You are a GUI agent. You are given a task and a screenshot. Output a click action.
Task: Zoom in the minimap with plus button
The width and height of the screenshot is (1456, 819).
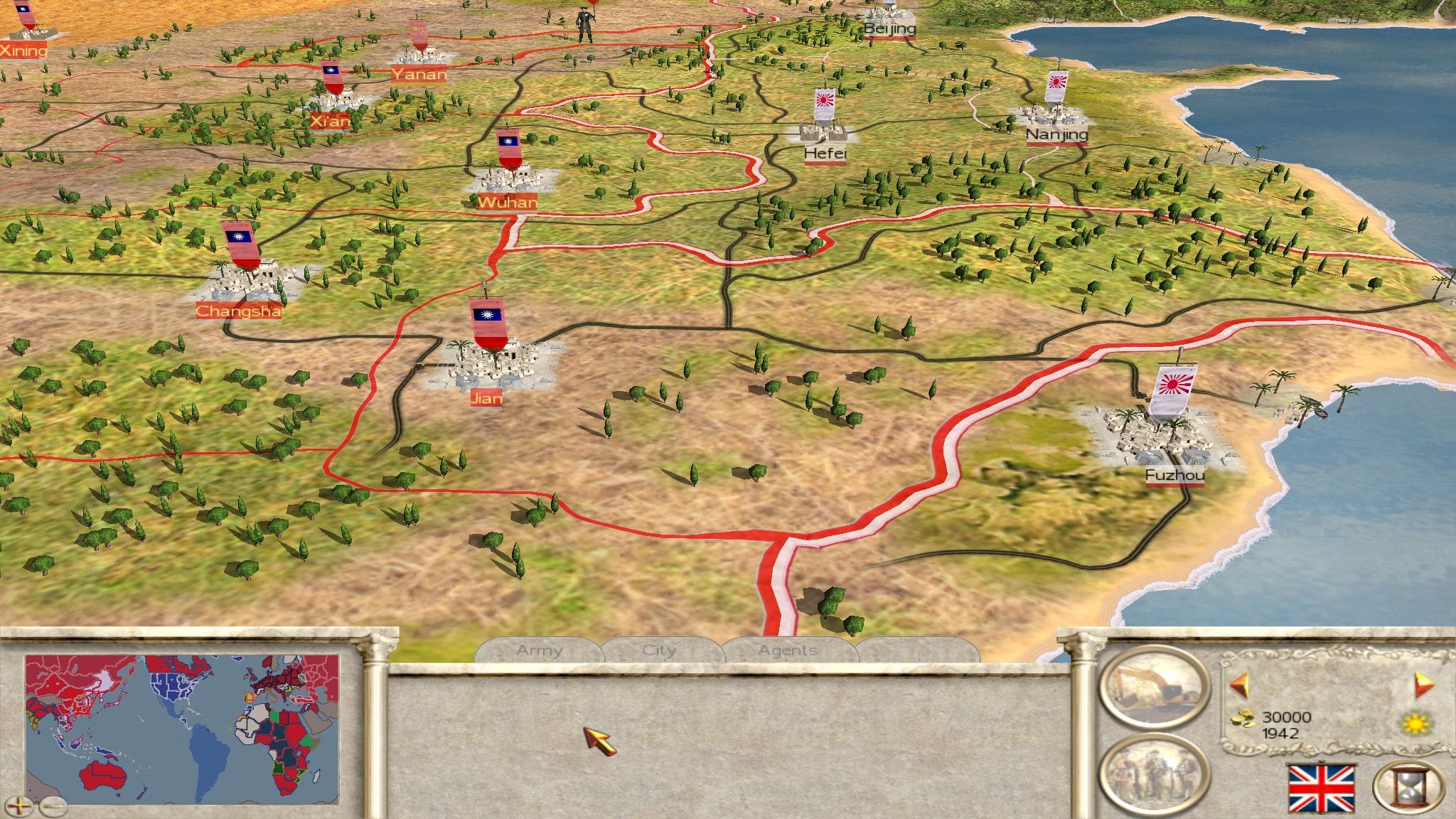pyautogui.click(x=20, y=806)
